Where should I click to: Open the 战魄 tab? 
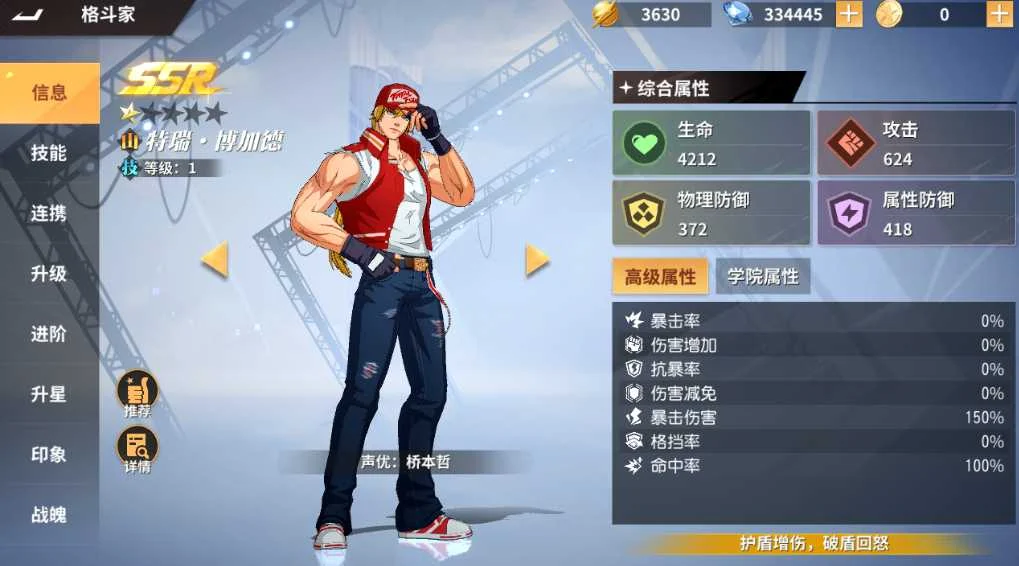(x=49, y=515)
